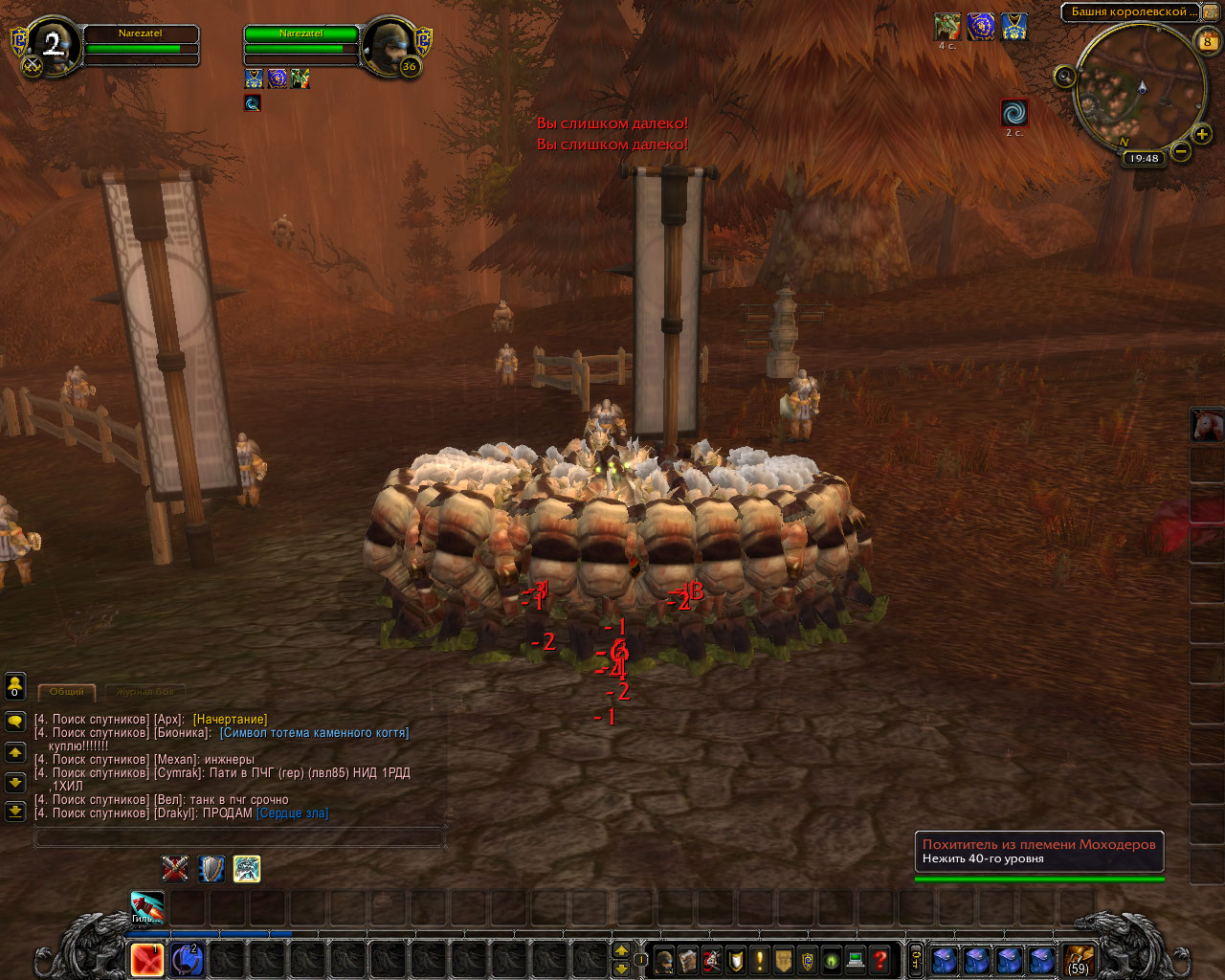
Task: Zoom out the minimap with the minus button
Action: coord(1181,151)
